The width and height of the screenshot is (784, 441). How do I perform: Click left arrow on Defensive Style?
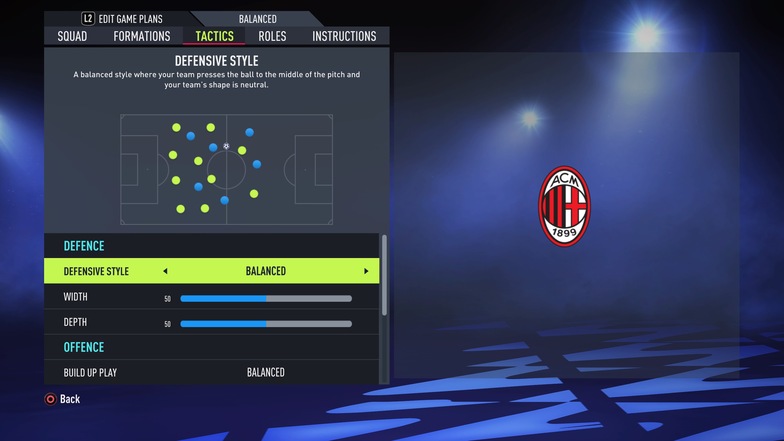click(x=165, y=271)
